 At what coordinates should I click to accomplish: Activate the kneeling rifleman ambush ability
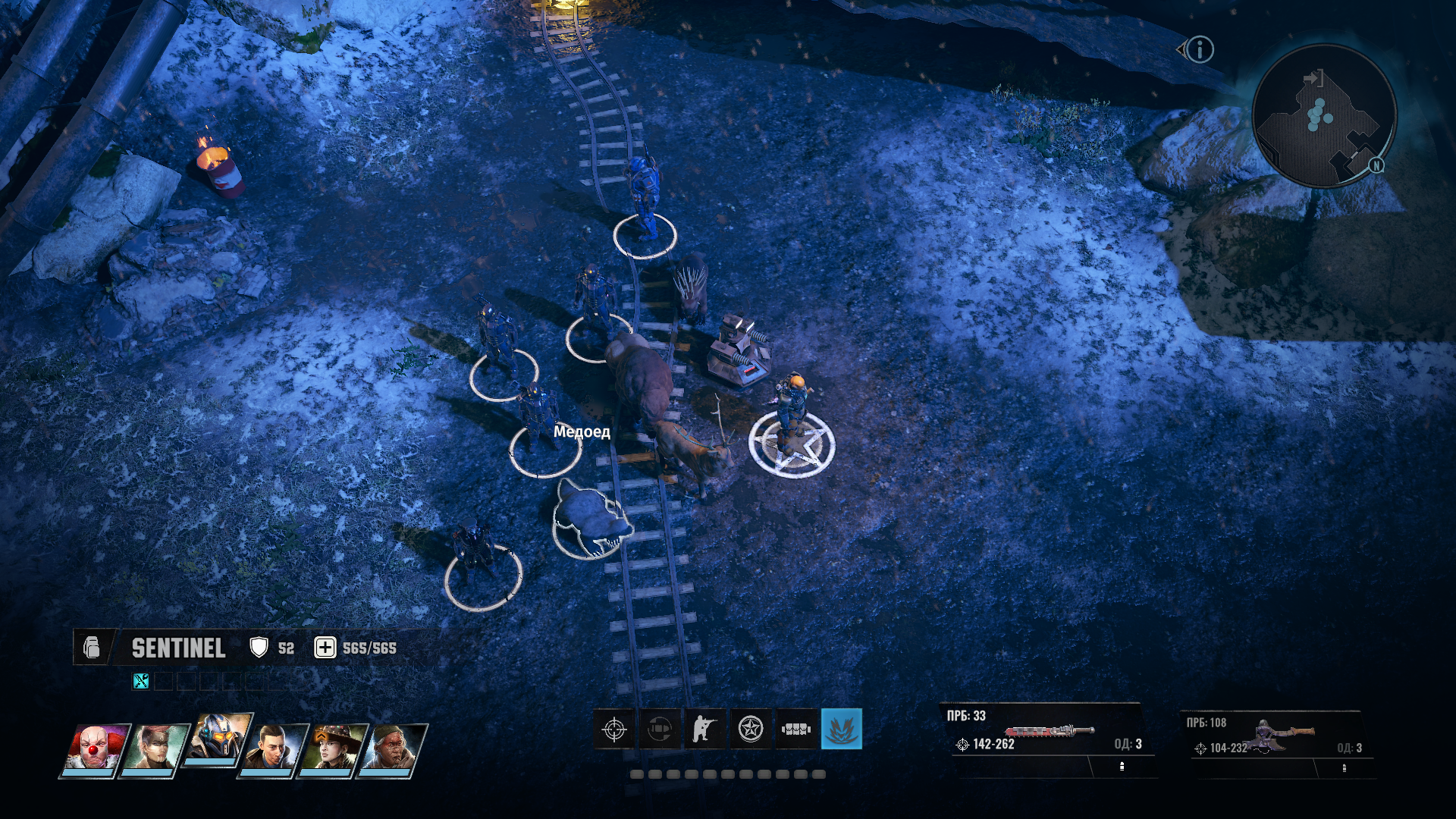(x=705, y=730)
